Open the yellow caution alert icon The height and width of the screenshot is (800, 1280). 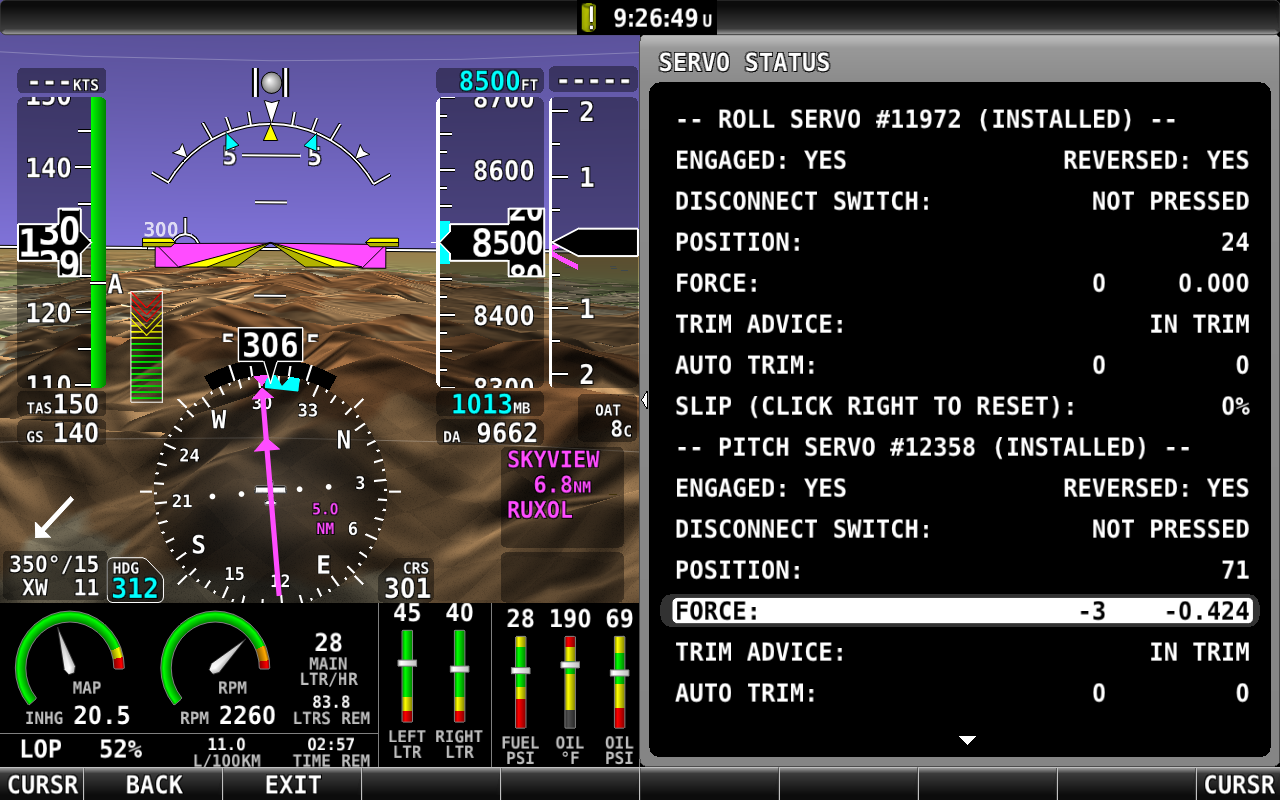(589, 17)
